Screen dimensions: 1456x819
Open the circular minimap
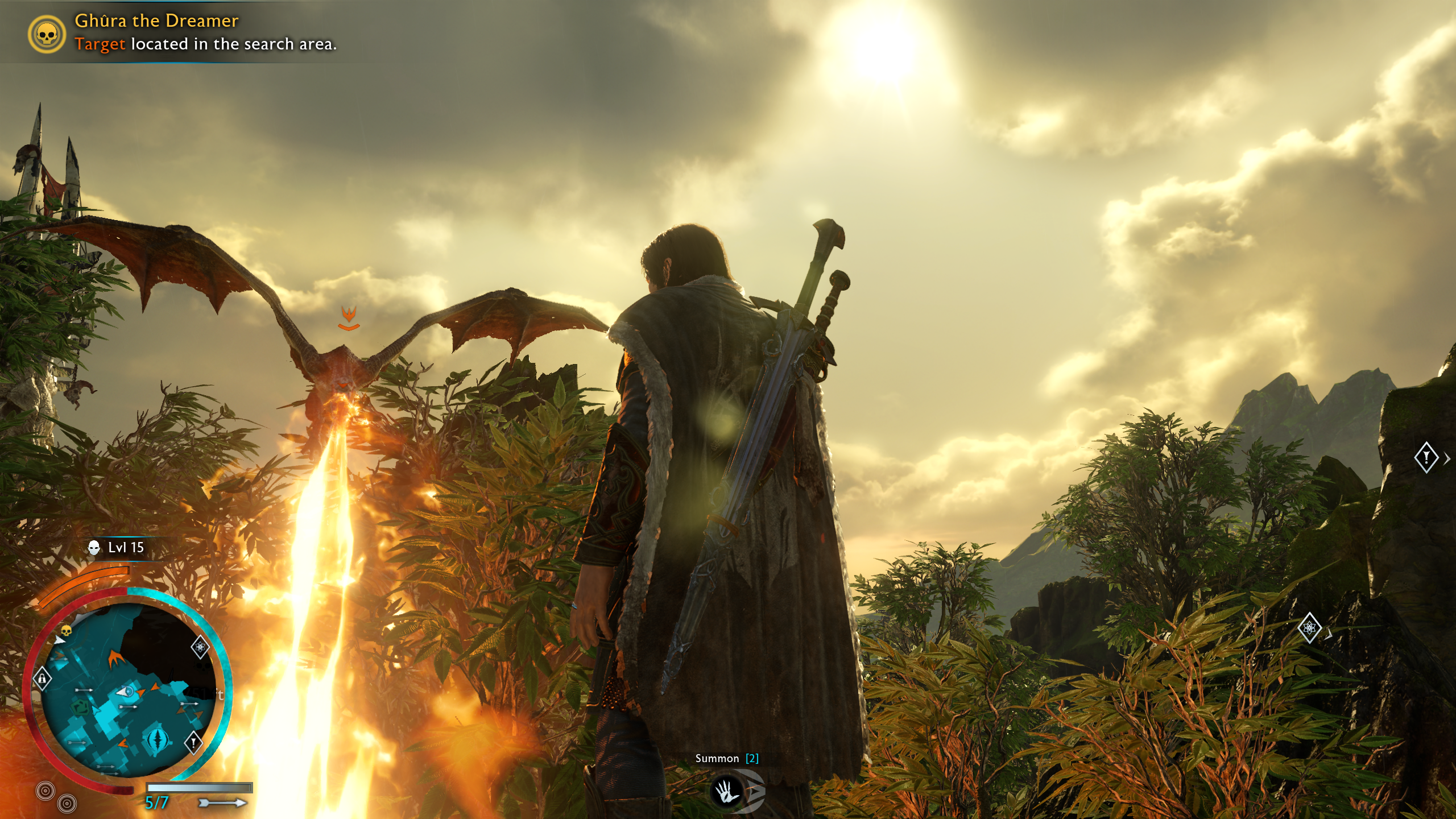127,689
